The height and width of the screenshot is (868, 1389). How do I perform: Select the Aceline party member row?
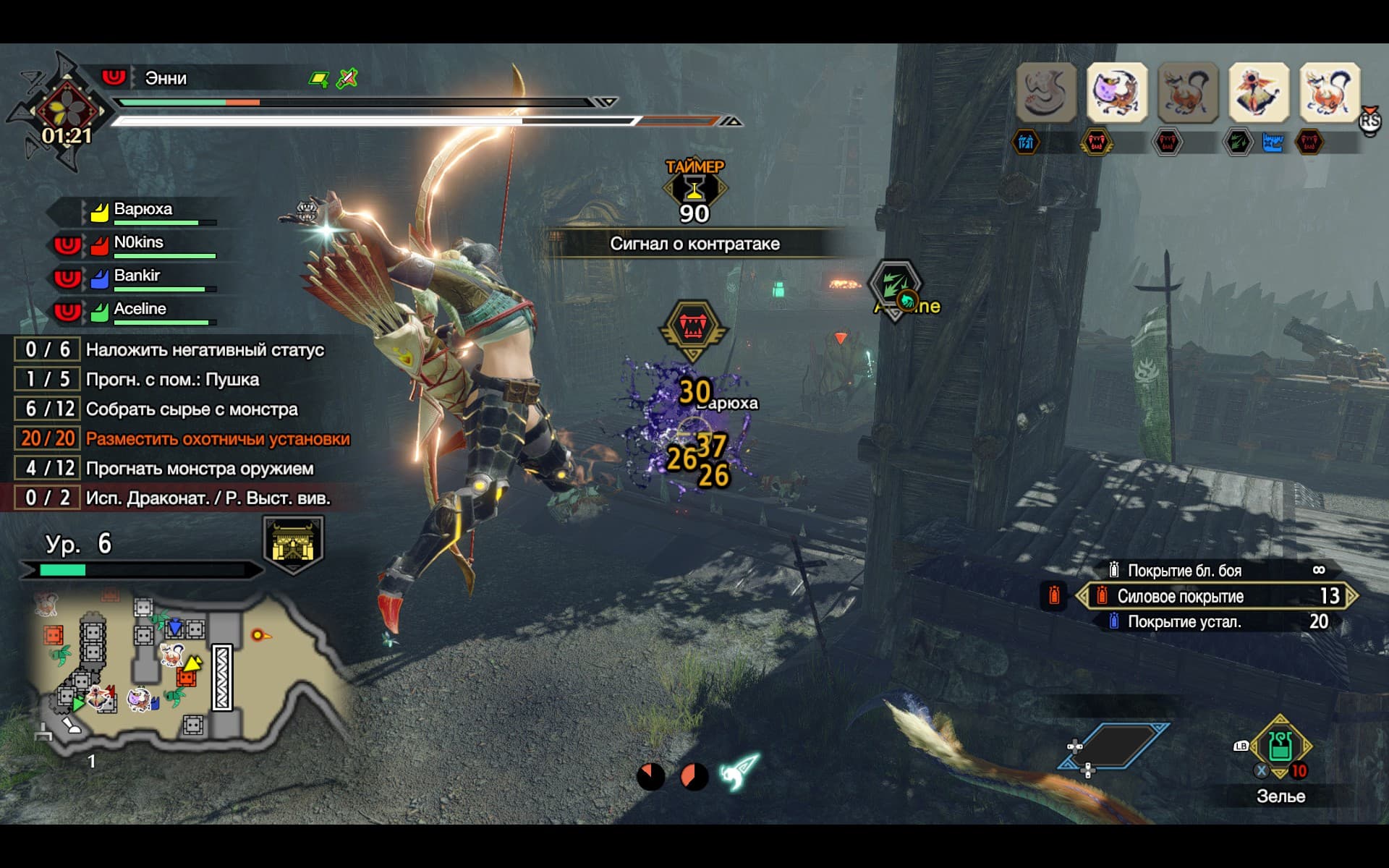pyautogui.click(x=140, y=310)
